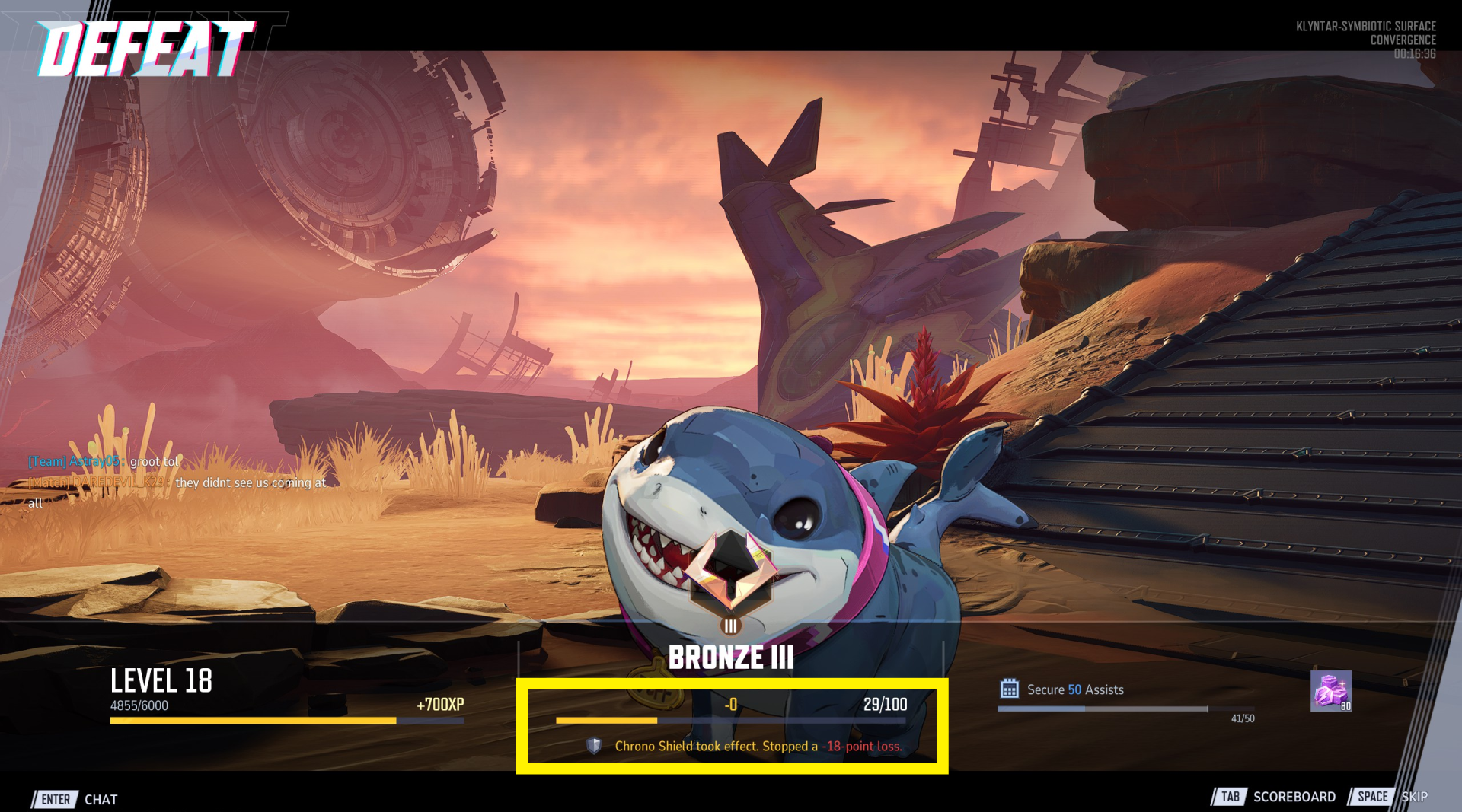Show the match scoreboard
The height and width of the screenshot is (812, 1462).
(x=1274, y=797)
